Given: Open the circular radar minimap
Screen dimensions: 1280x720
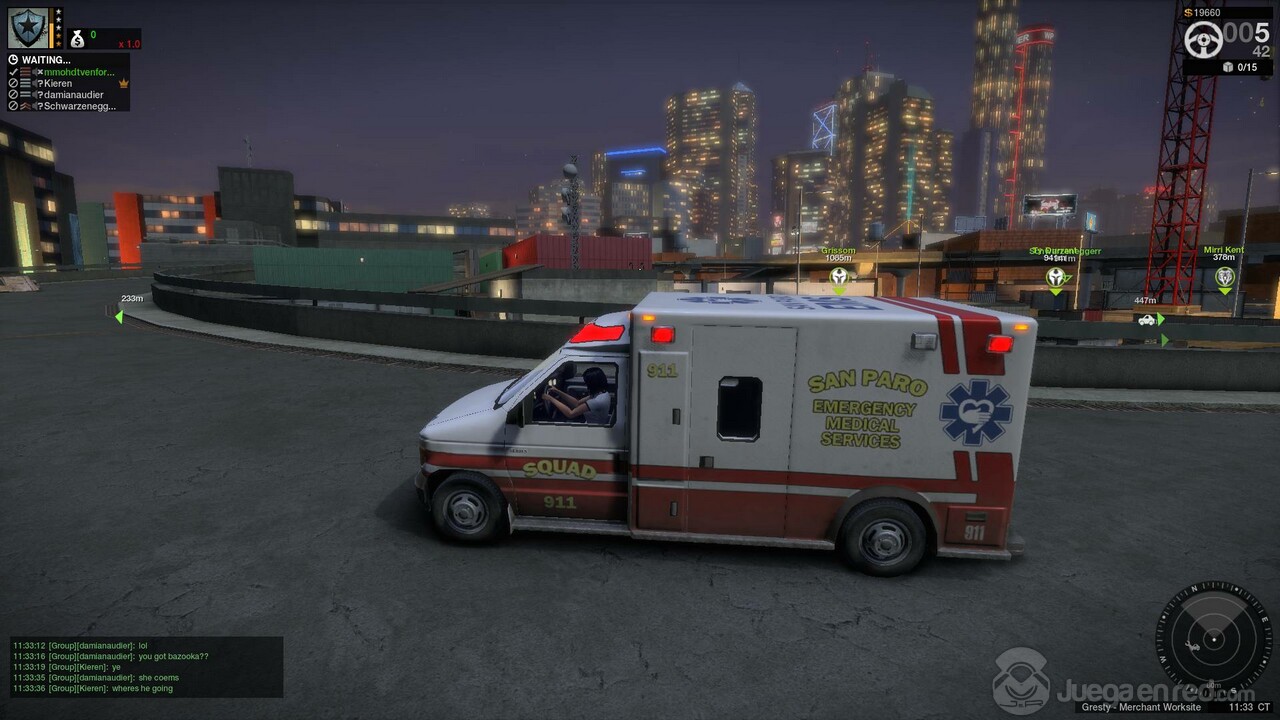Looking at the screenshot, I should click(x=1213, y=638).
